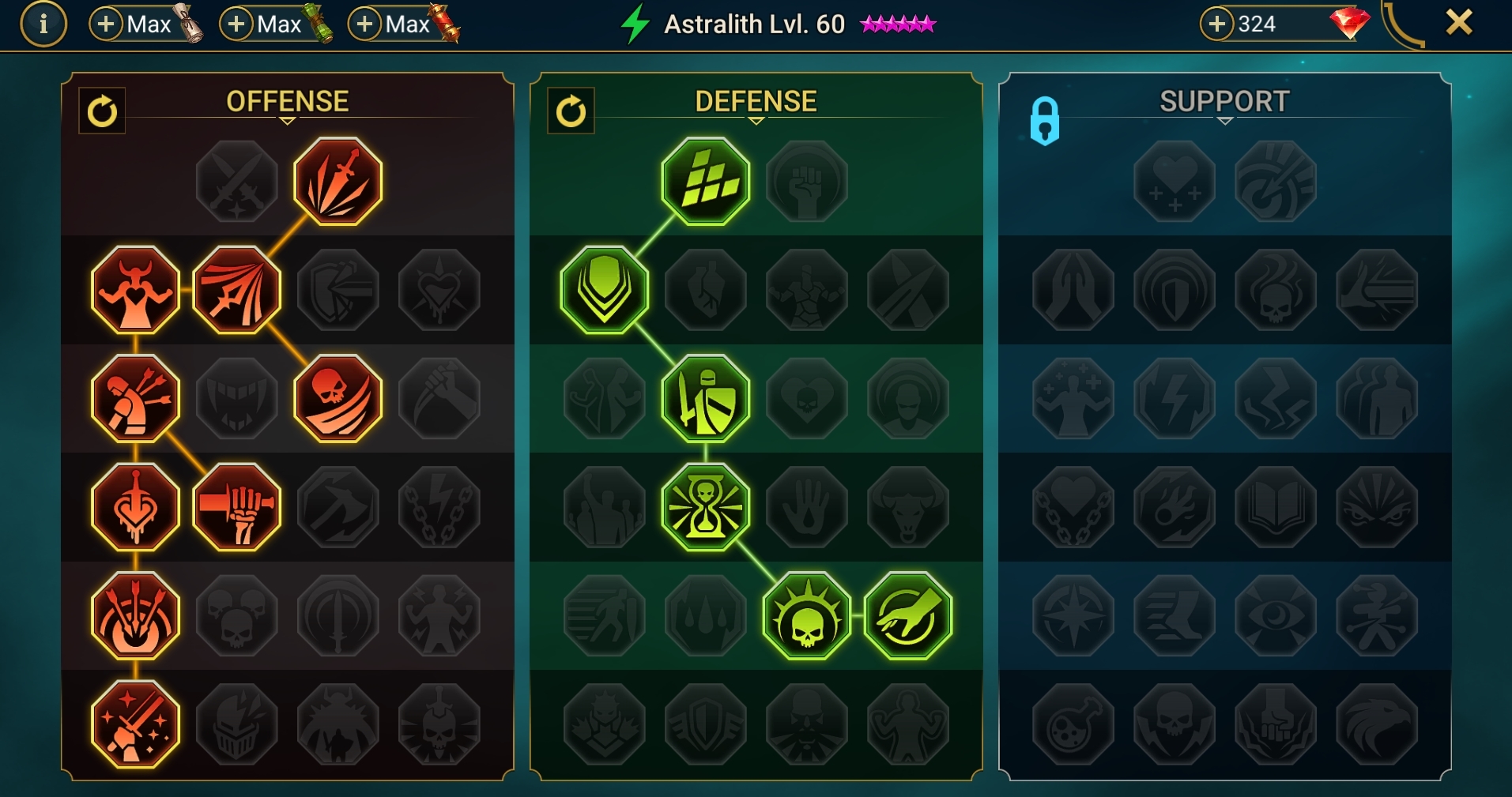Switch to the OFFENSE tree header
This screenshot has width=1512, height=797.
pyautogui.click(x=287, y=100)
